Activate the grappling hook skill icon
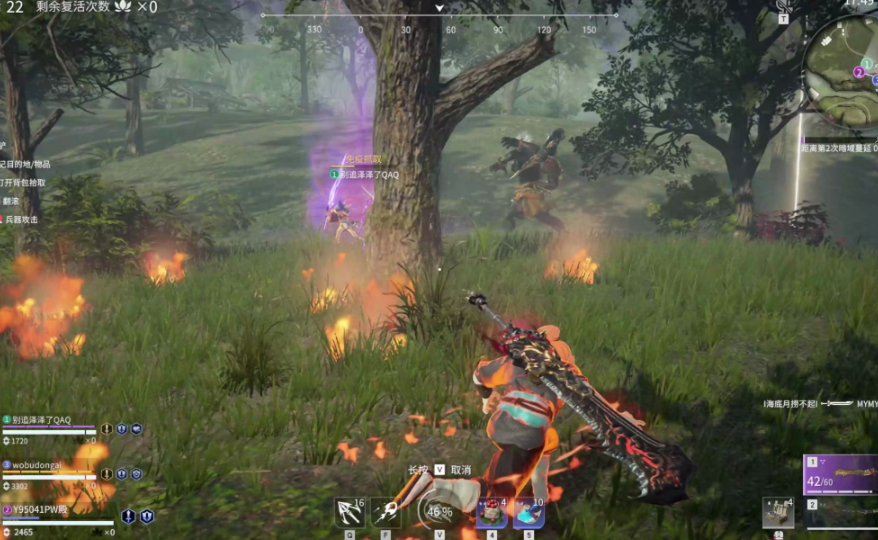Image resolution: width=878 pixels, height=540 pixels. coord(349,512)
